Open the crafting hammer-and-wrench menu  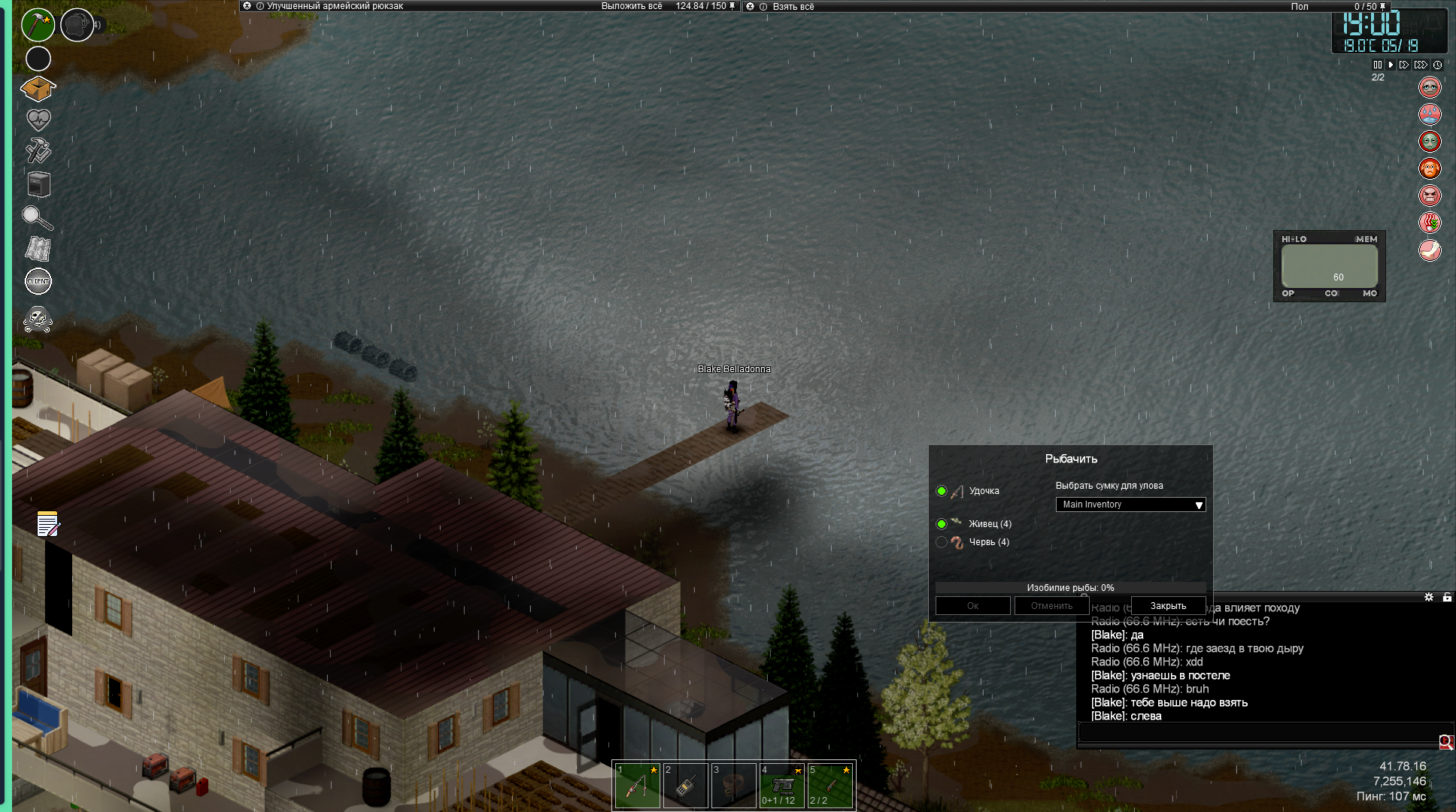click(38, 151)
